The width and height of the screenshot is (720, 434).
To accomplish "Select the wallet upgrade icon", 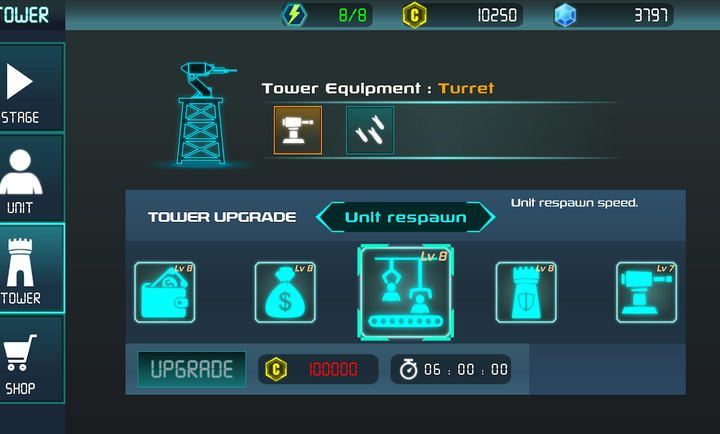I will coord(164,292).
